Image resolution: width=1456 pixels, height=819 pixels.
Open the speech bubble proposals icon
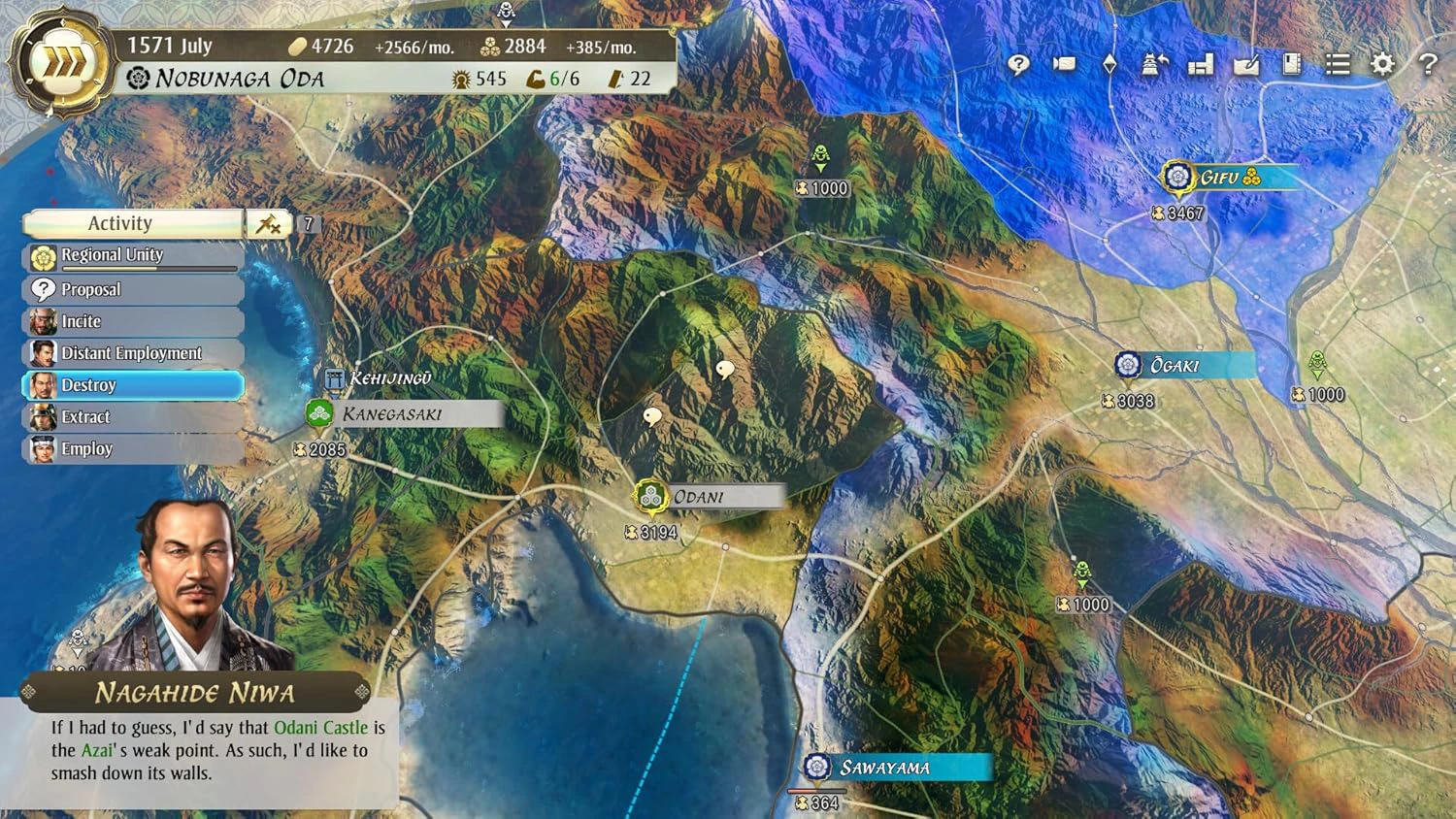pyautogui.click(x=1018, y=64)
